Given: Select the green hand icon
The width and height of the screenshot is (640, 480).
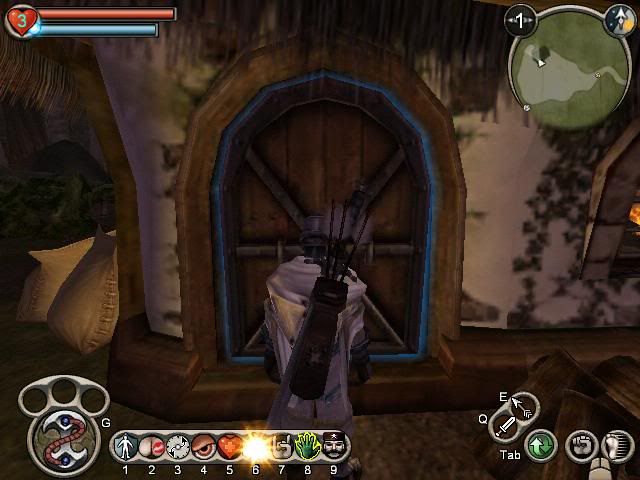Looking at the screenshot, I should click(x=307, y=445).
